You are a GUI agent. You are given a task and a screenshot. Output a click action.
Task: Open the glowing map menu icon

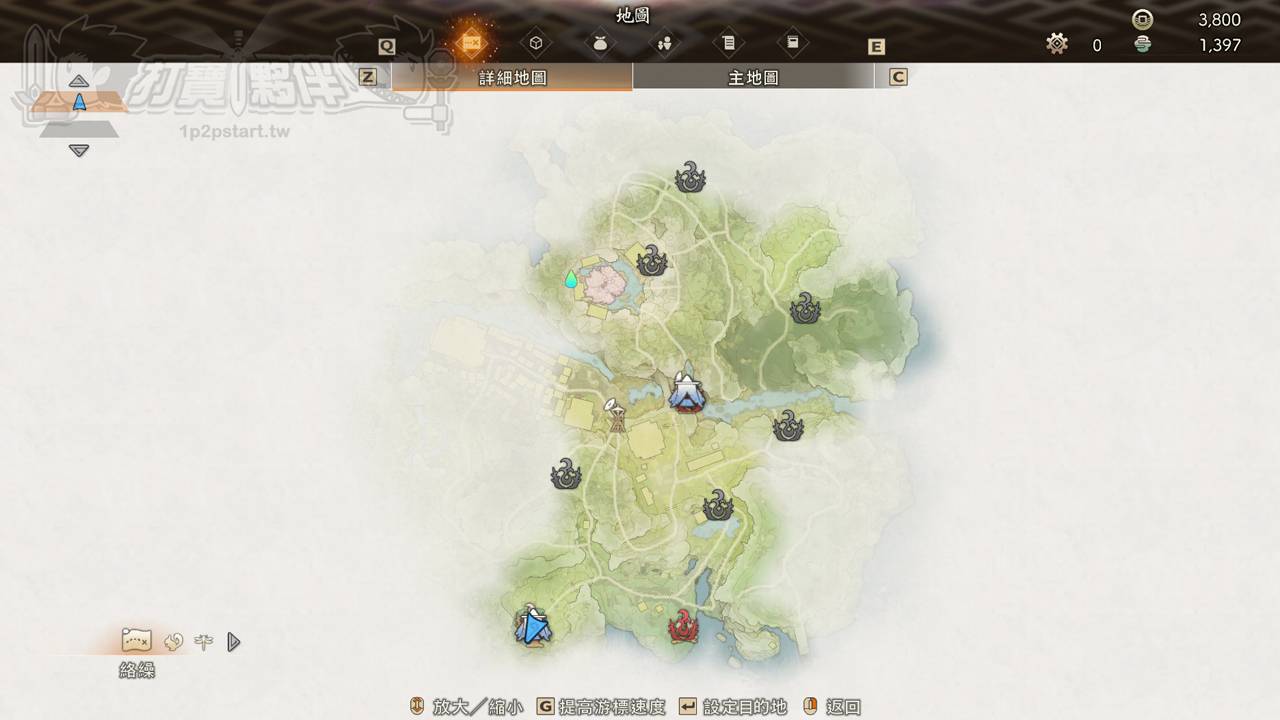click(x=471, y=43)
